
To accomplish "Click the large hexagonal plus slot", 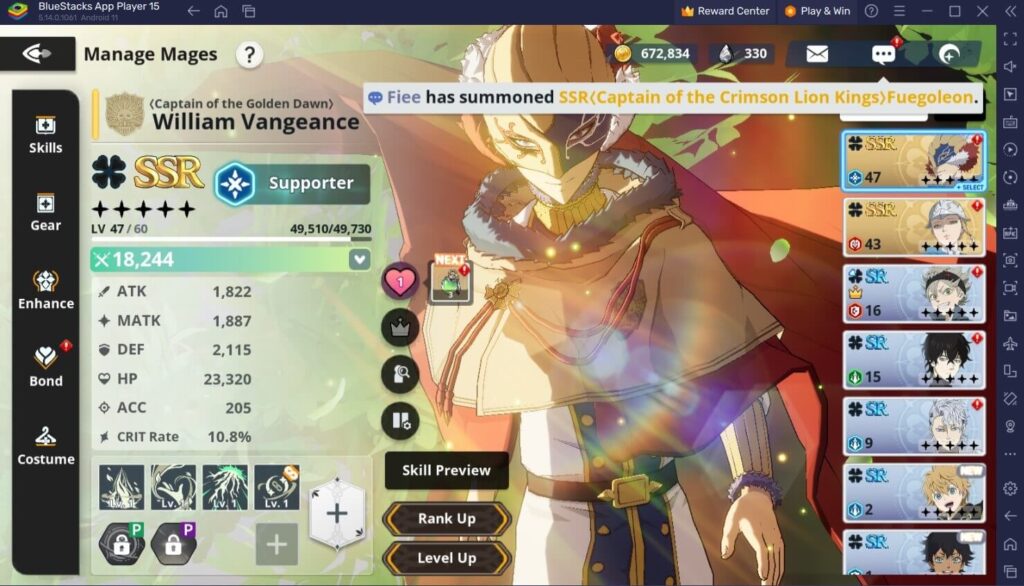I will coord(336,513).
